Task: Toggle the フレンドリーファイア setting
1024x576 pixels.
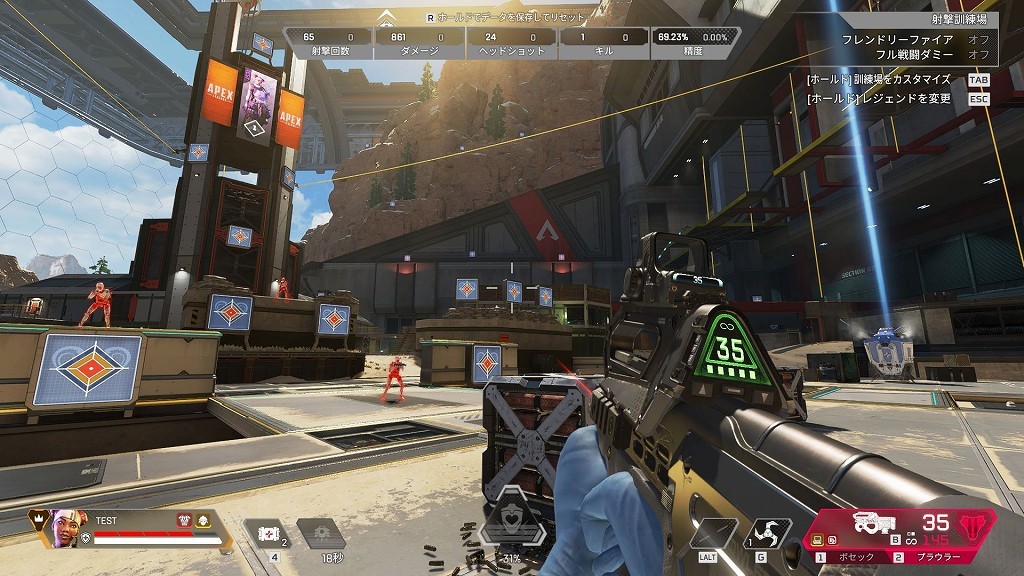Action: (975, 38)
